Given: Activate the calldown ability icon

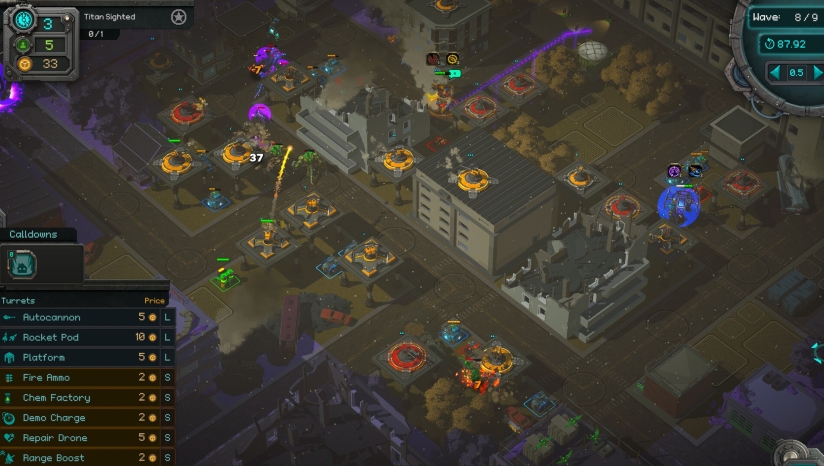Looking at the screenshot, I should click(23, 263).
